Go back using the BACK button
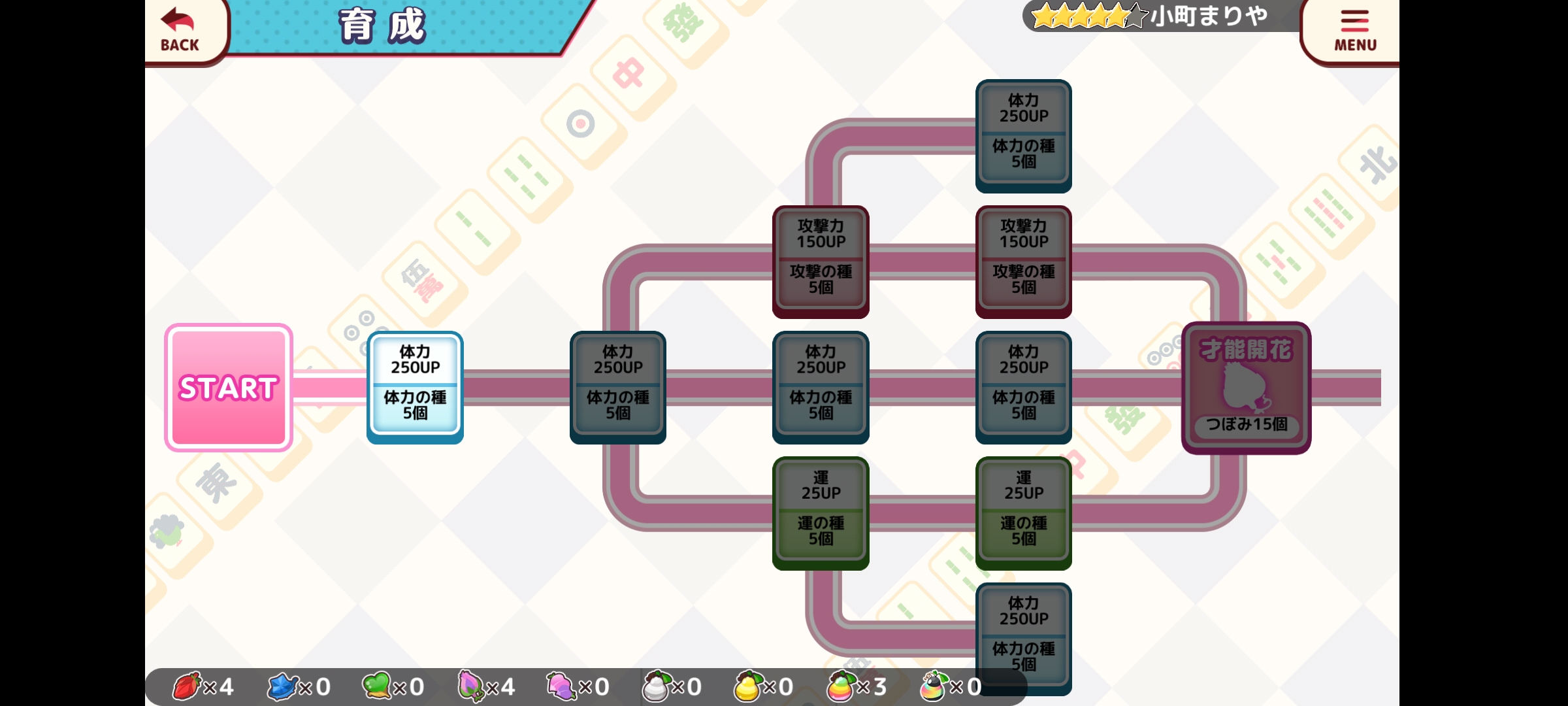 (x=181, y=30)
